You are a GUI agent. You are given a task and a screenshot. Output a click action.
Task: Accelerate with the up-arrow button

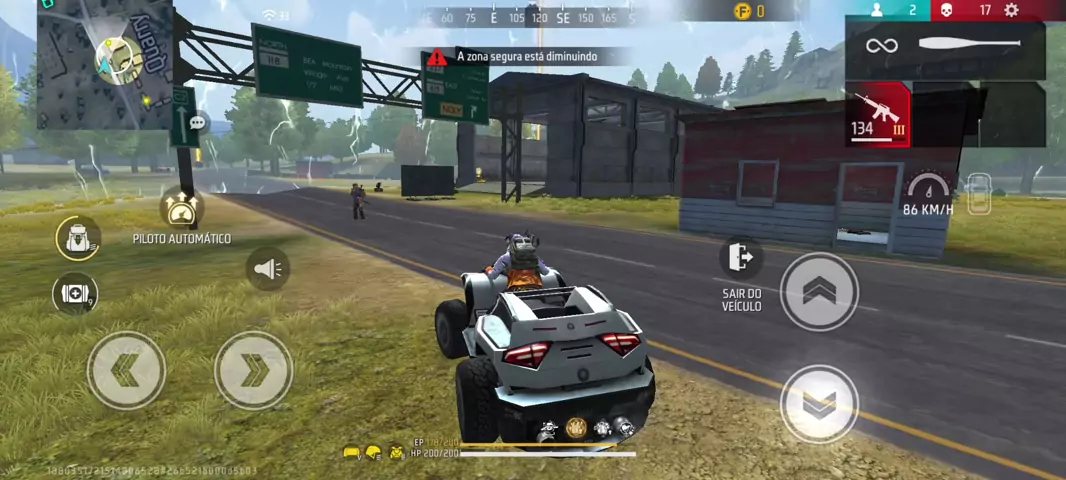coord(819,291)
